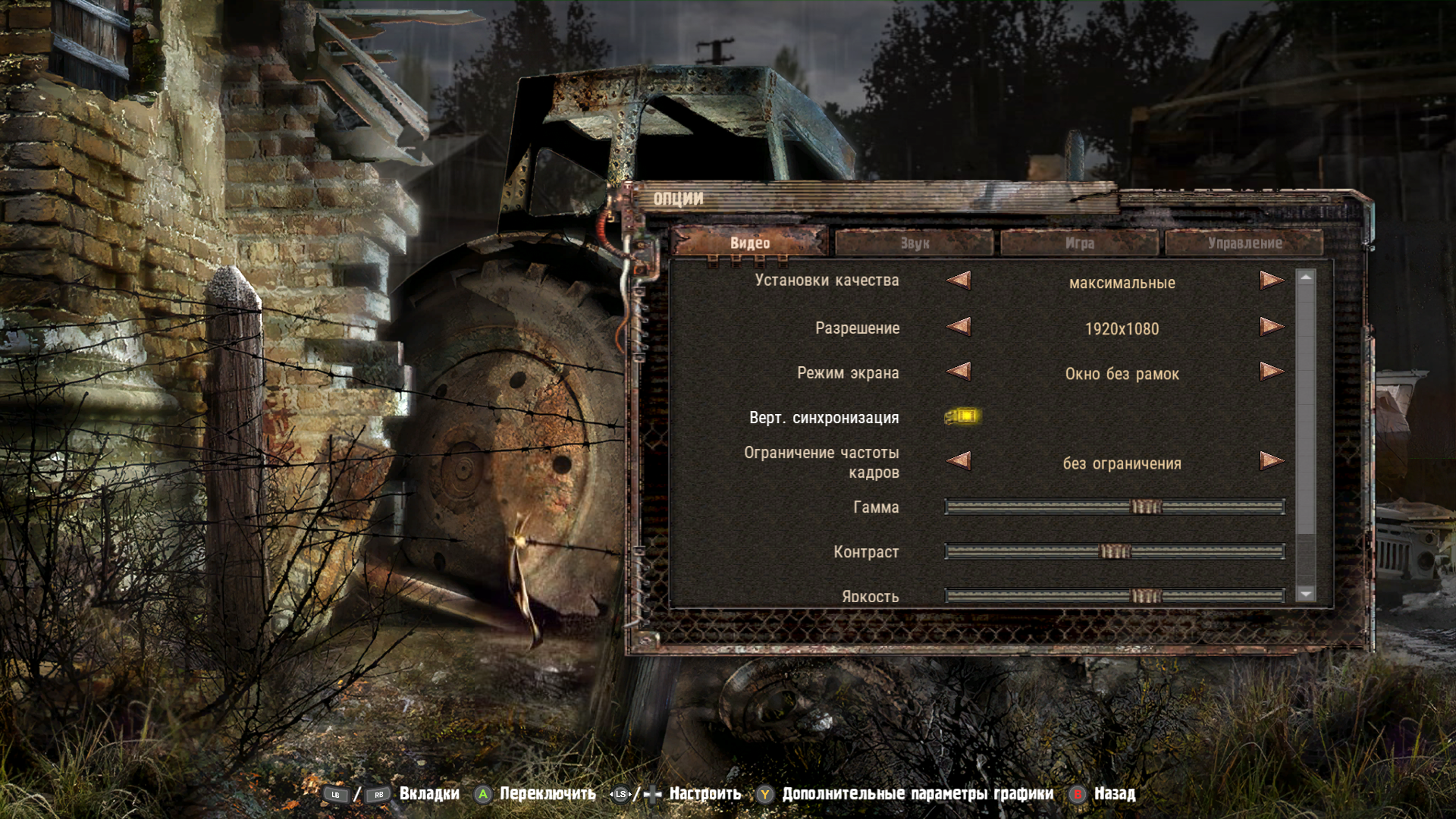Choose next resolution after 1920x1080
Screen dimensions: 1456x819
click(x=1271, y=327)
